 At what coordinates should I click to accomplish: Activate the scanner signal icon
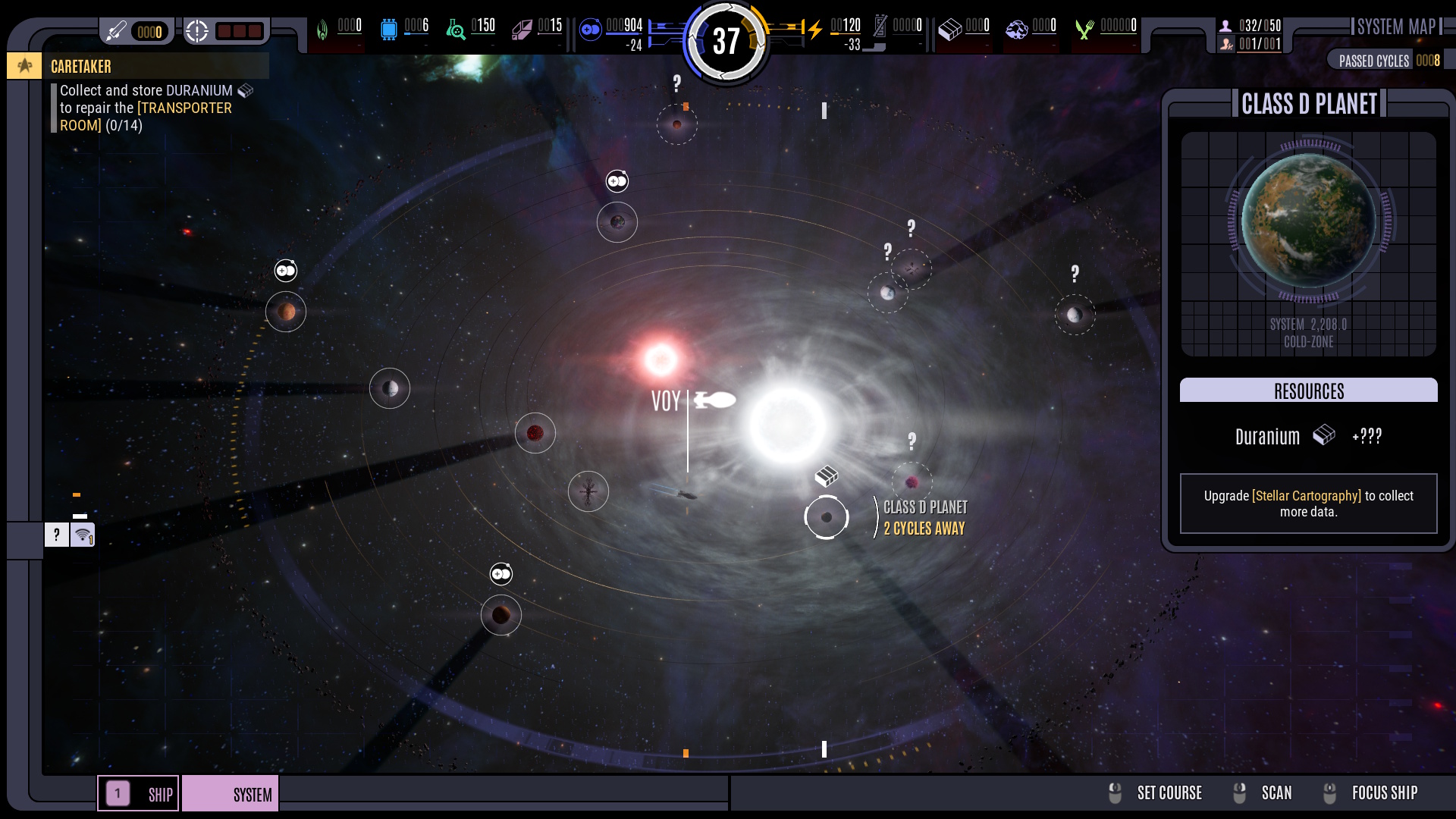tap(83, 535)
